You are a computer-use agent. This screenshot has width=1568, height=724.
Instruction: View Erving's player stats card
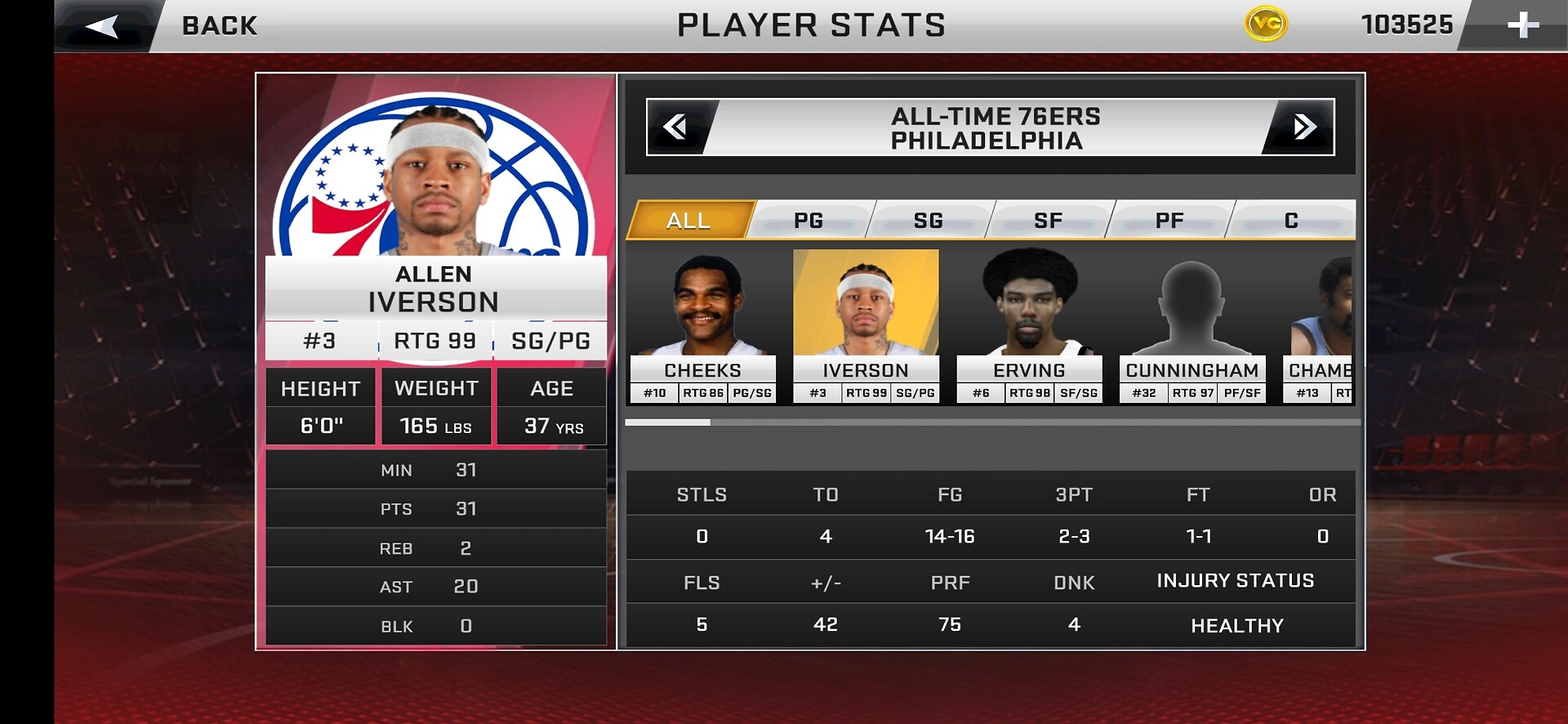[x=1029, y=327]
